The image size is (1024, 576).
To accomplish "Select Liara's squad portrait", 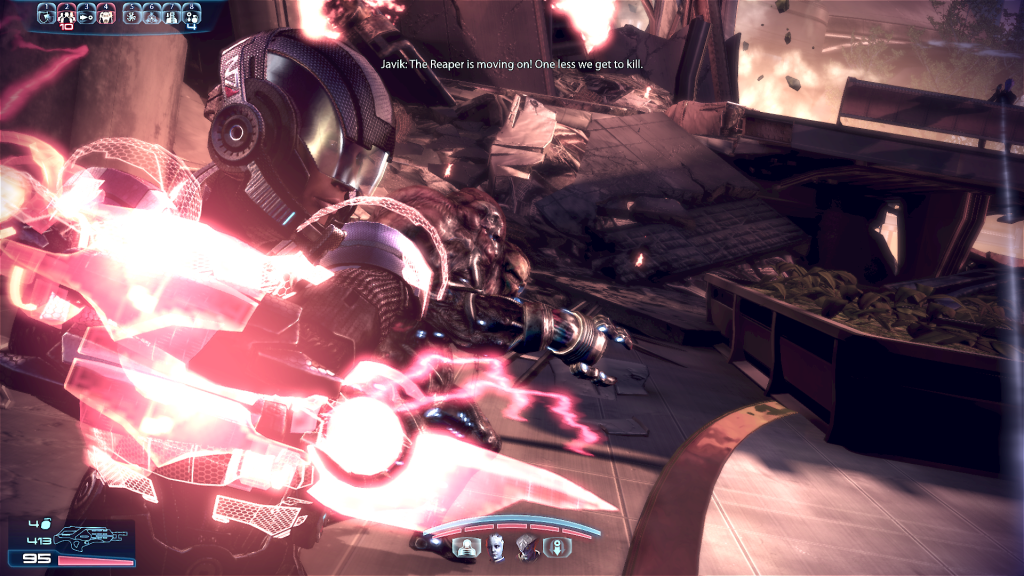I will click(496, 546).
